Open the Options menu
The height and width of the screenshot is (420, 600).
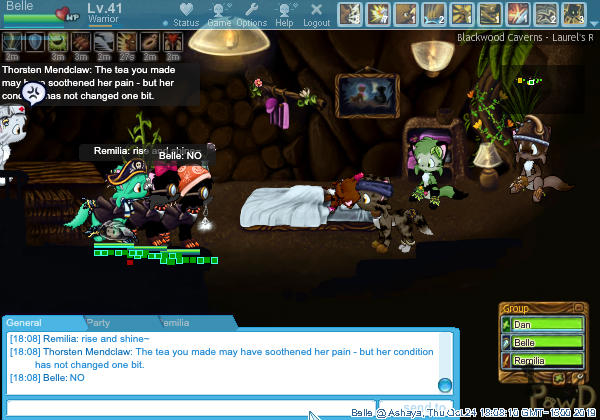252,15
